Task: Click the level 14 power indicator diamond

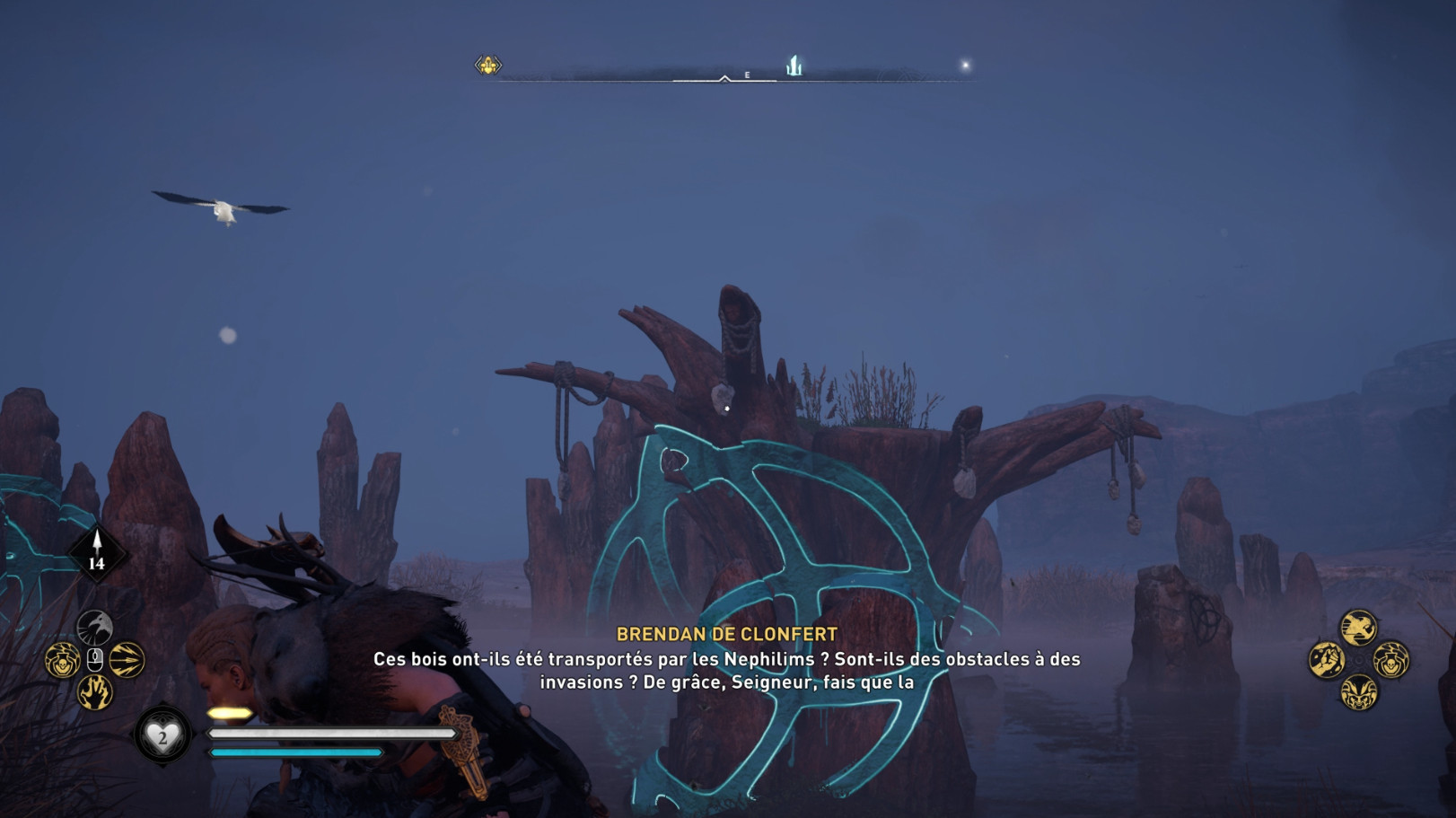Action: click(97, 551)
